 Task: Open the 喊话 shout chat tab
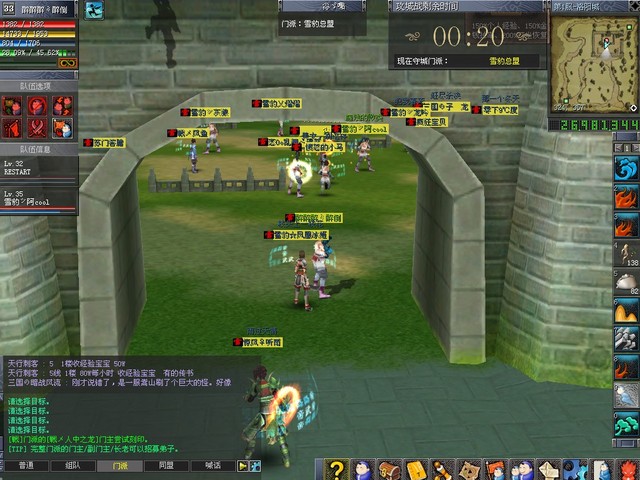tap(212, 465)
